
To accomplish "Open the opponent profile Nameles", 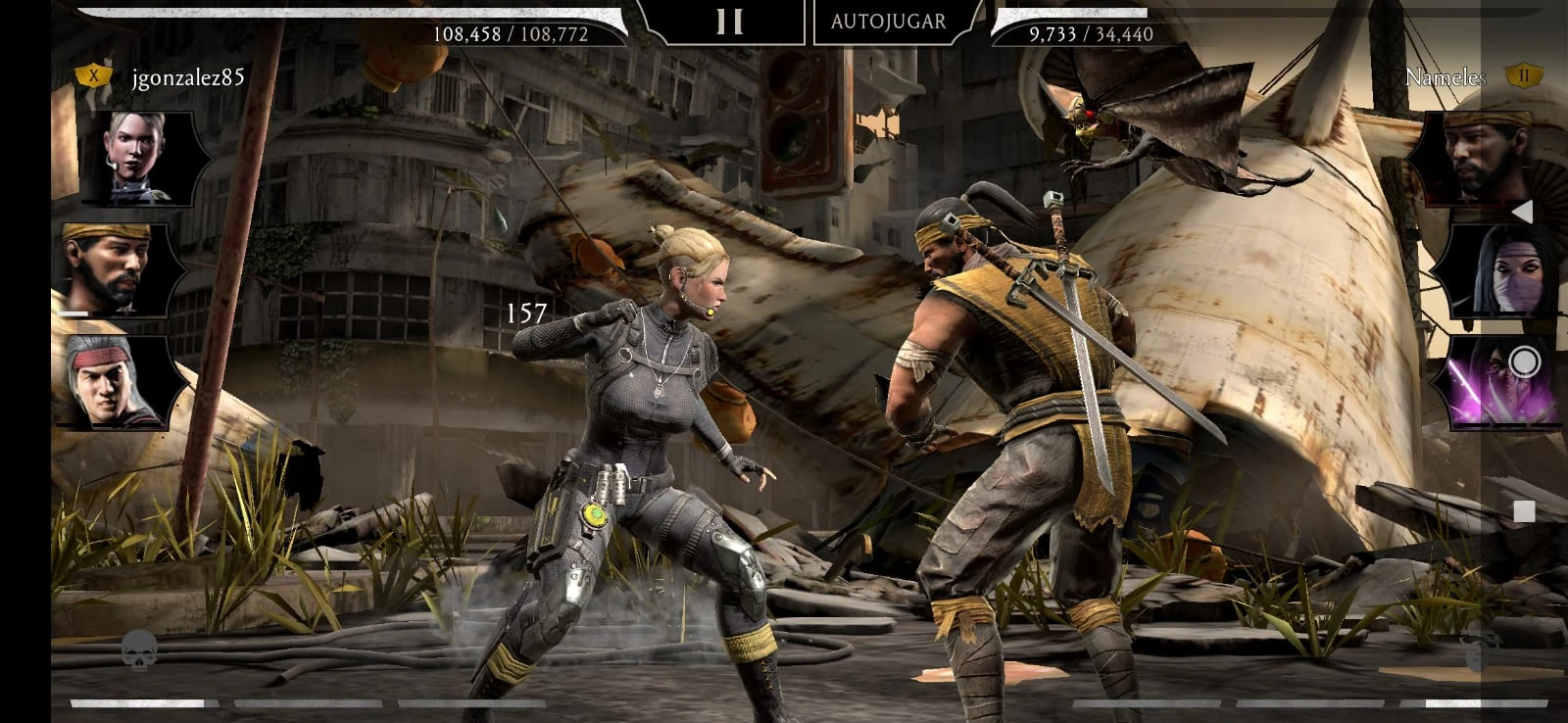I will pyautogui.click(x=1446, y=74).
